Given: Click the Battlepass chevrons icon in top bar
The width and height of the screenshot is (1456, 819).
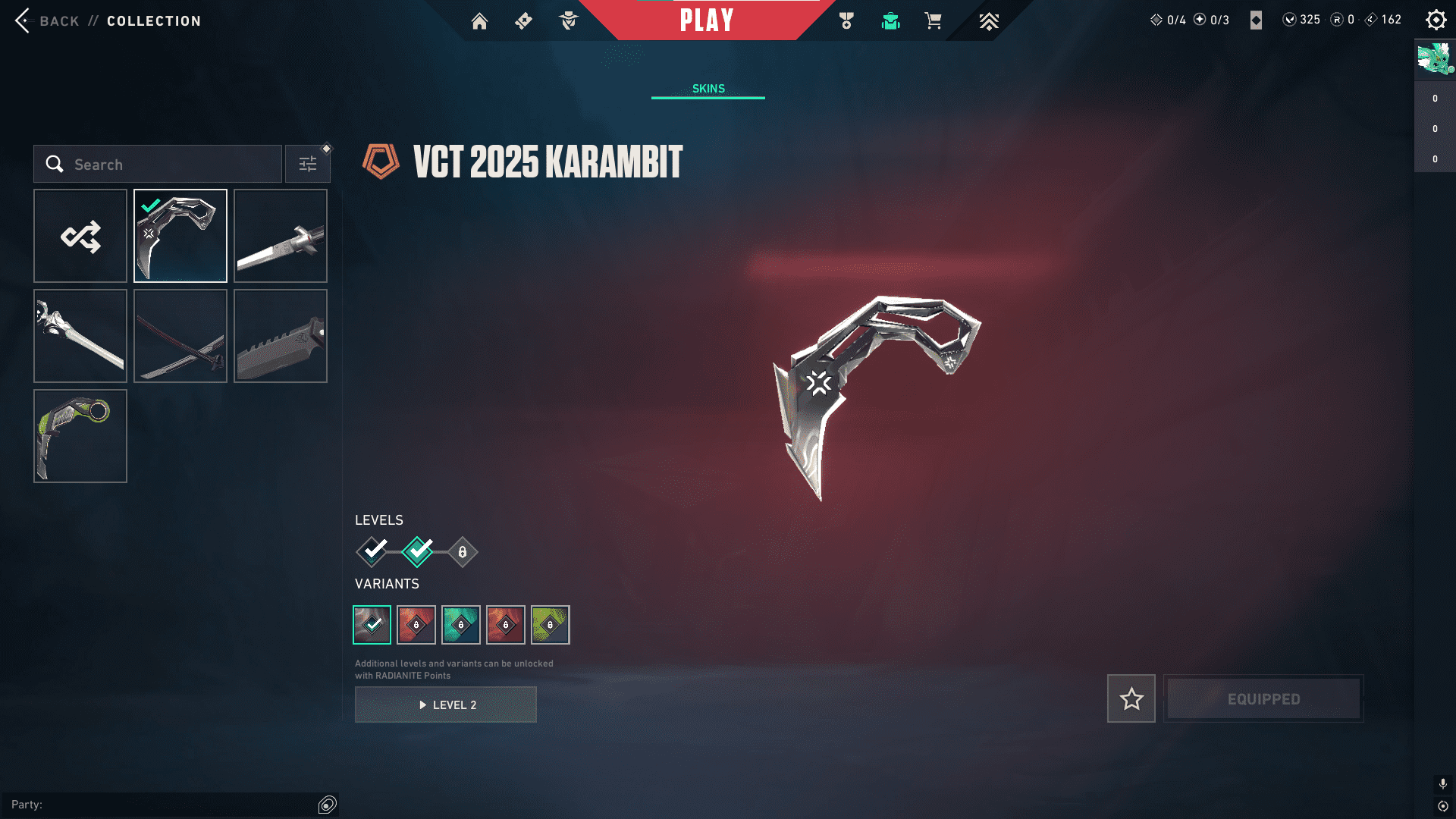Looking at the screenshot, I should click(x=989, y=21).
